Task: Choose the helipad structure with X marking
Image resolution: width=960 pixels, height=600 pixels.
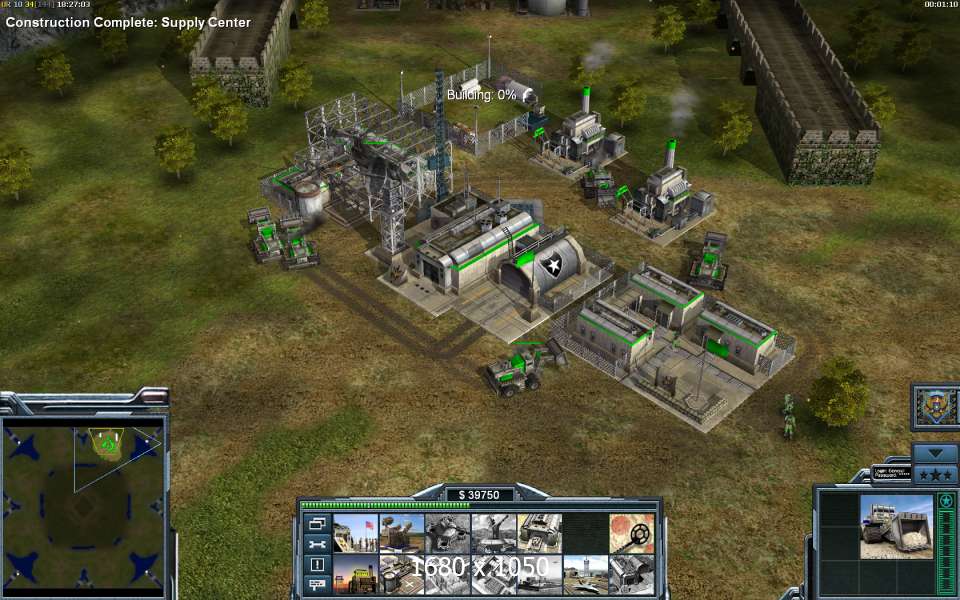Action: coord(402,574)
